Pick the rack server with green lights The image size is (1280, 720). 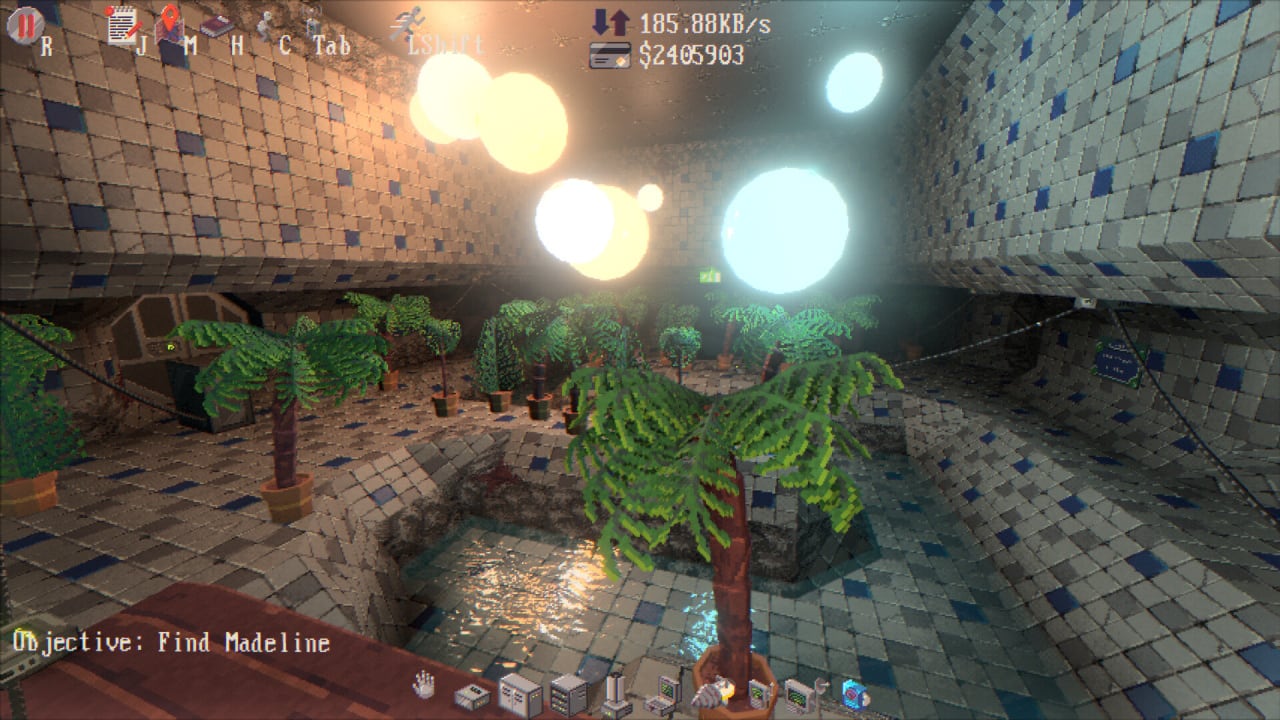pos(568,694)
